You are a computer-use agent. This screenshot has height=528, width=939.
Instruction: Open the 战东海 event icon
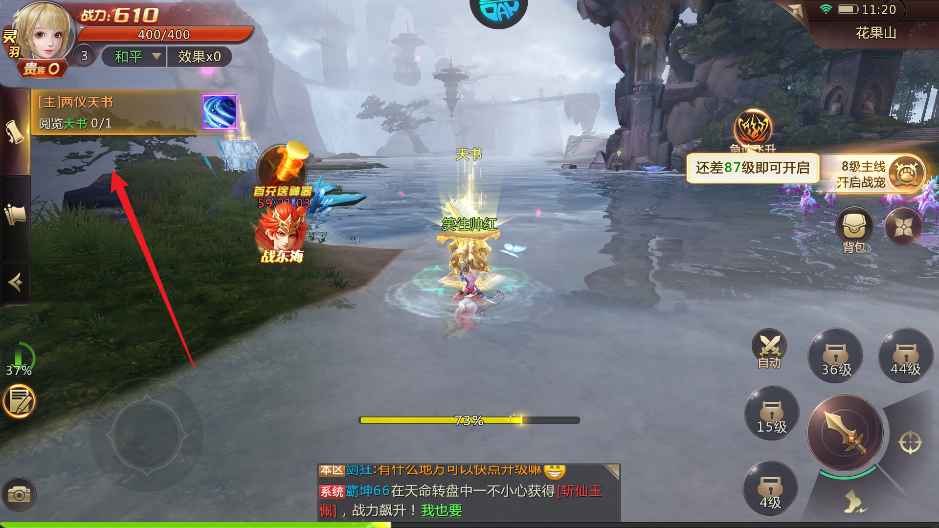coord(280,234)
